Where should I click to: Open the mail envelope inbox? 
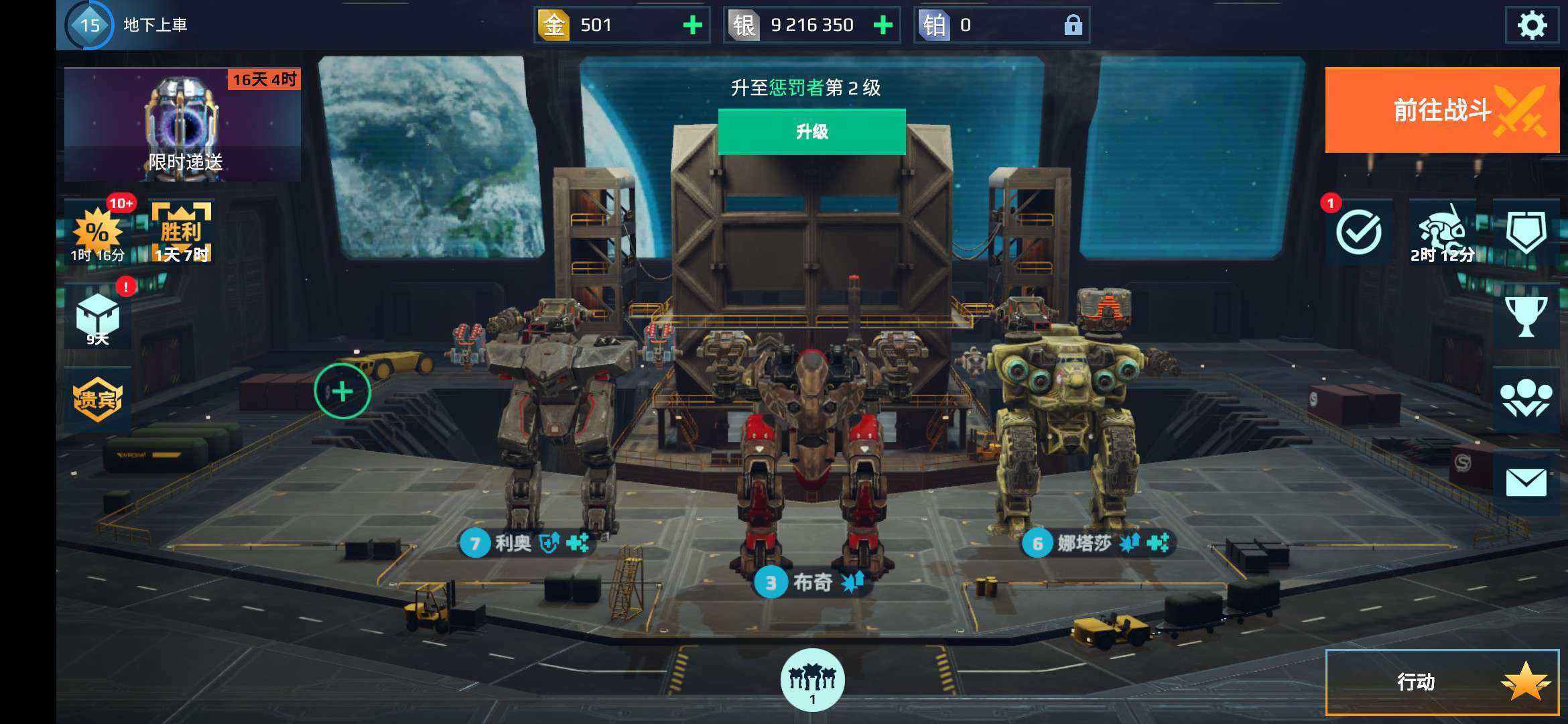point(1526,483)
